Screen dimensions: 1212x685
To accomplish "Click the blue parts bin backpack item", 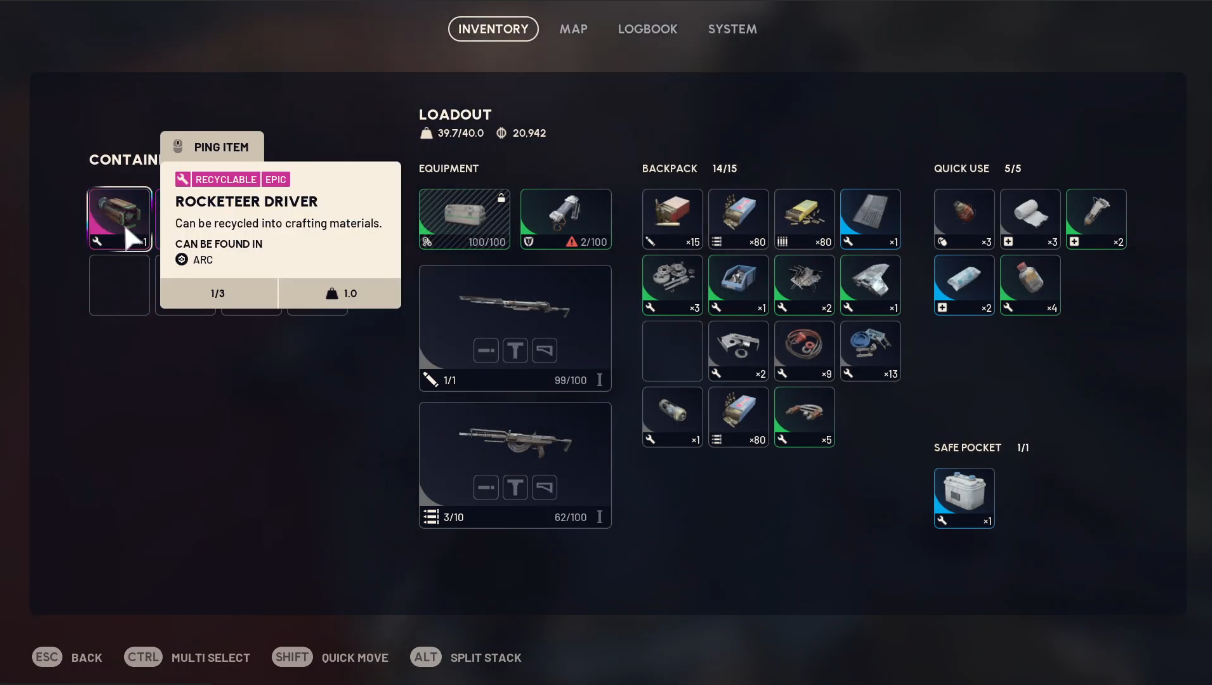I will click(x=738, y=285).
